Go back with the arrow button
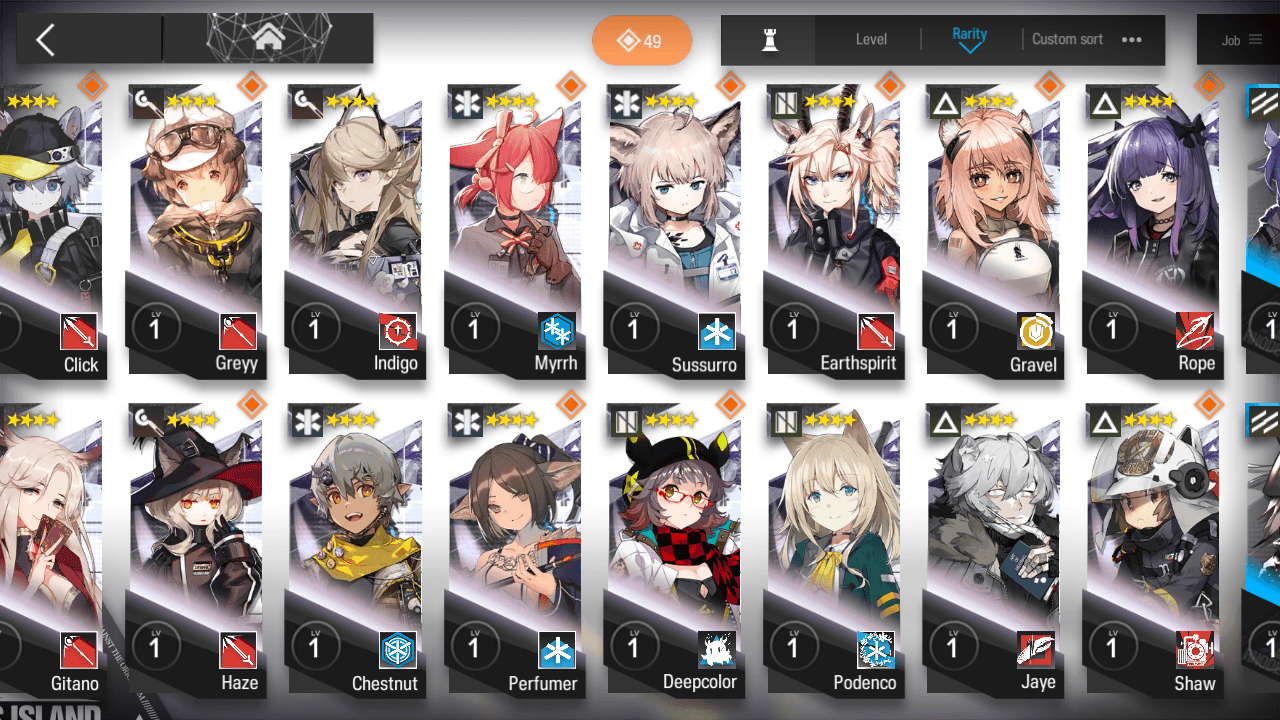 (45, 40)
